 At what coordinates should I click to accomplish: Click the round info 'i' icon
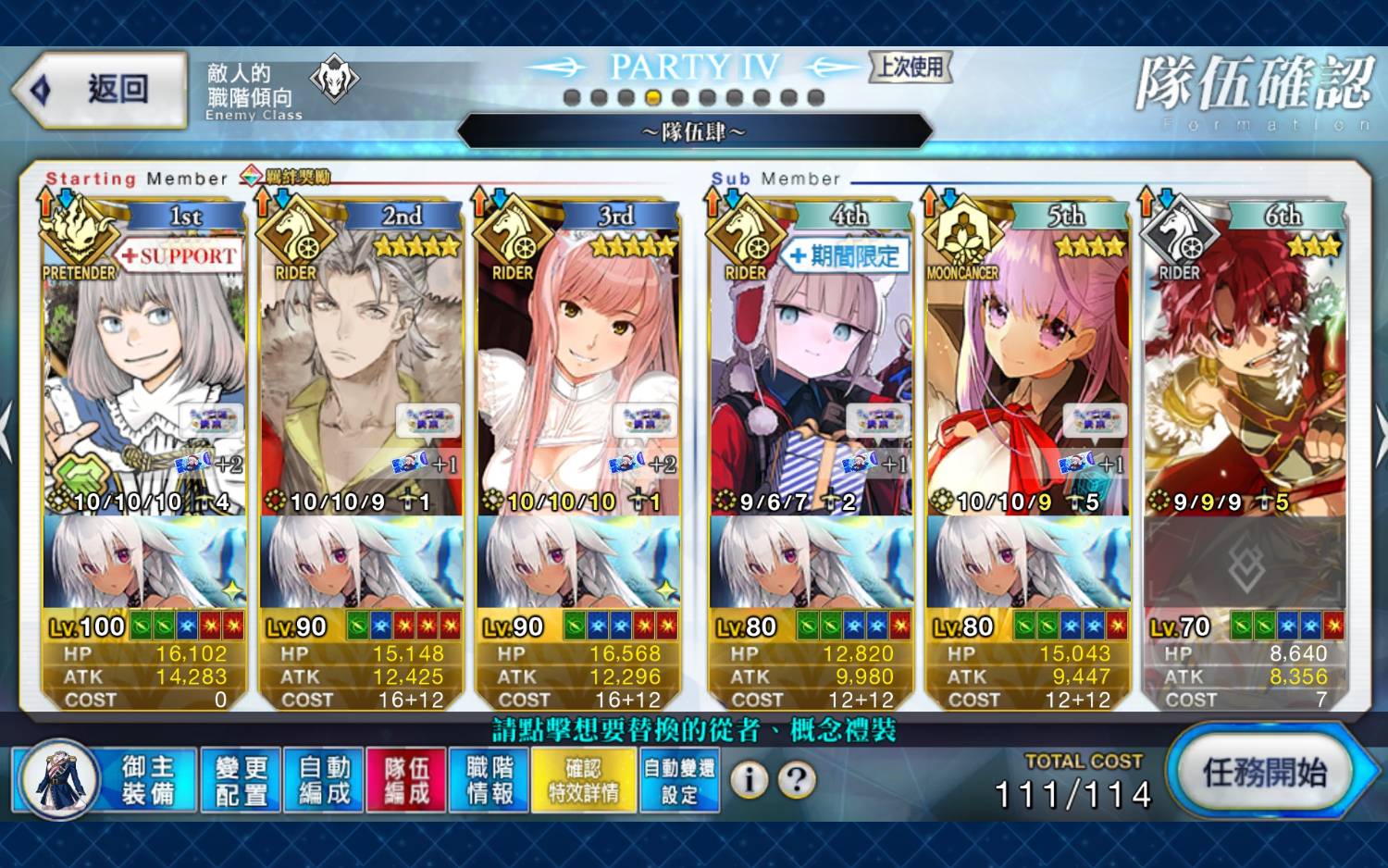(749, 780)
